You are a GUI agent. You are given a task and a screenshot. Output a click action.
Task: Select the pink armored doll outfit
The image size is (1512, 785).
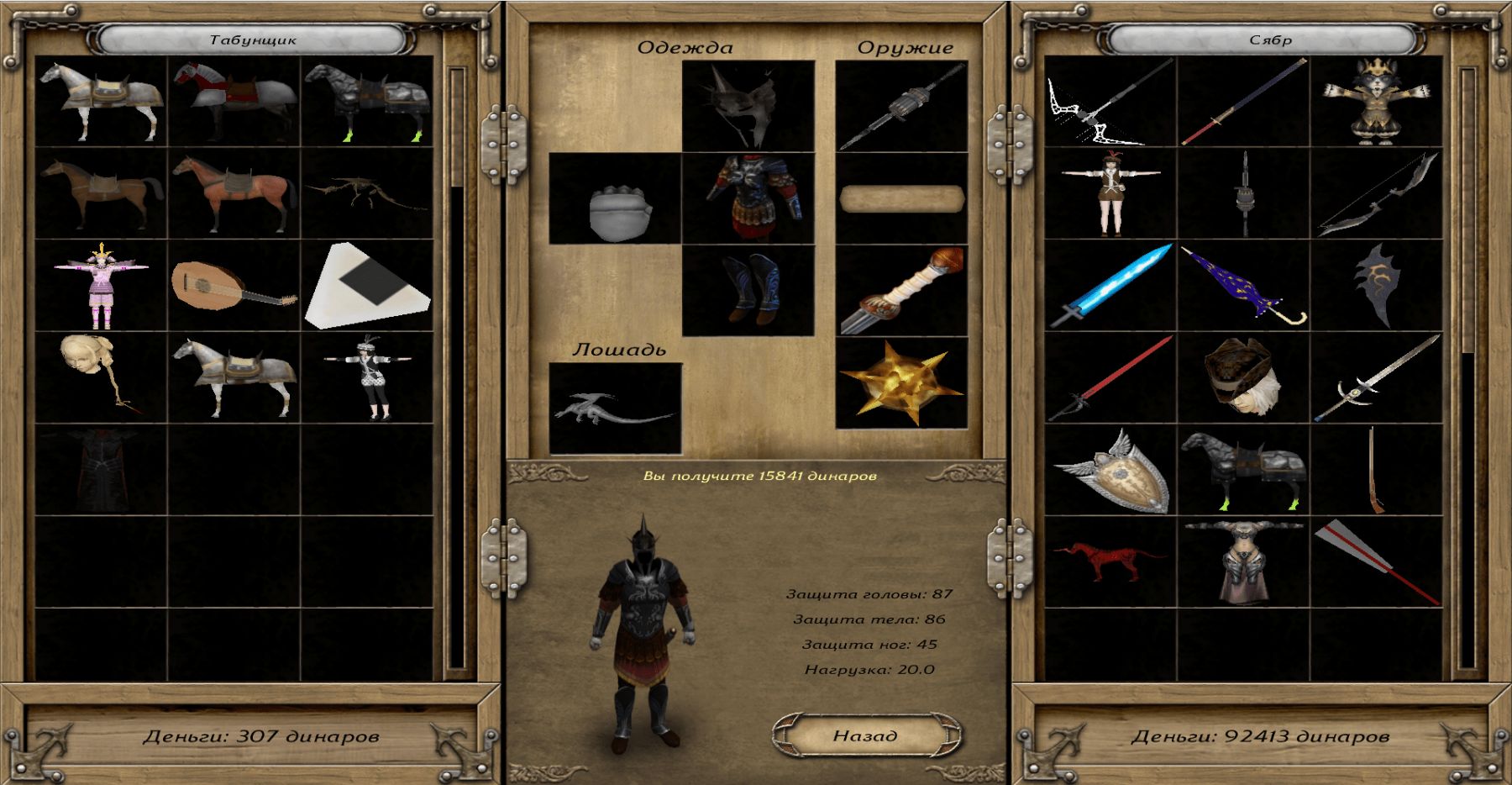101,286
